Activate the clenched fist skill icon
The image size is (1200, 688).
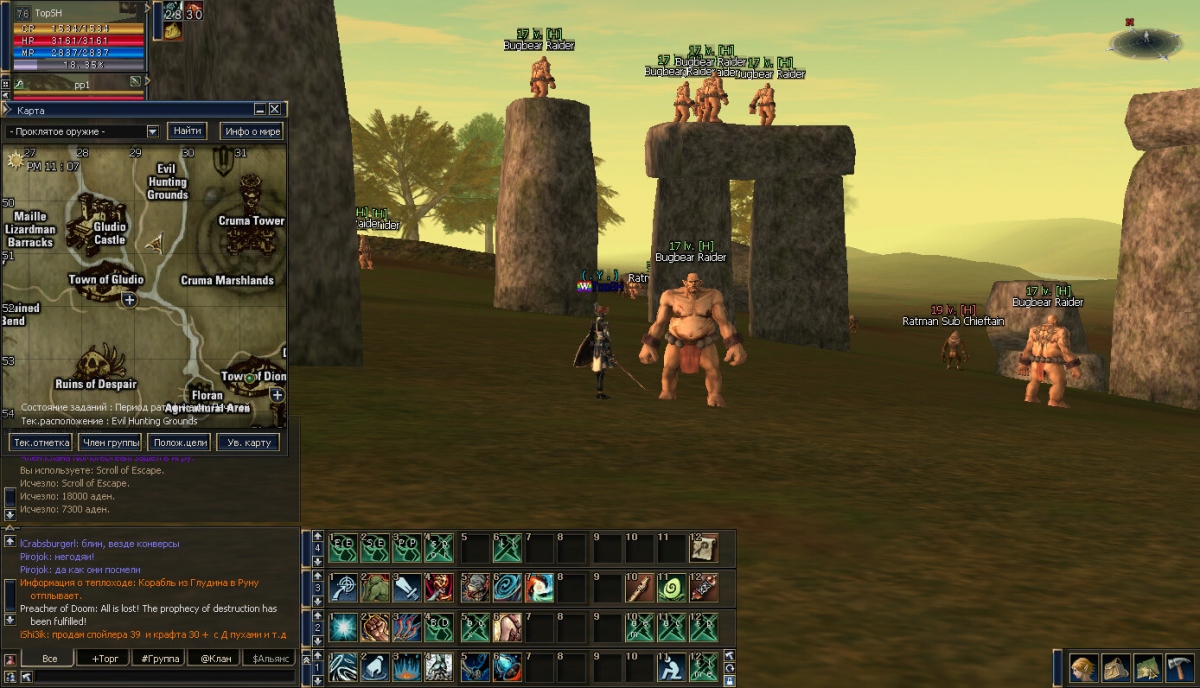tap(376, 627)
